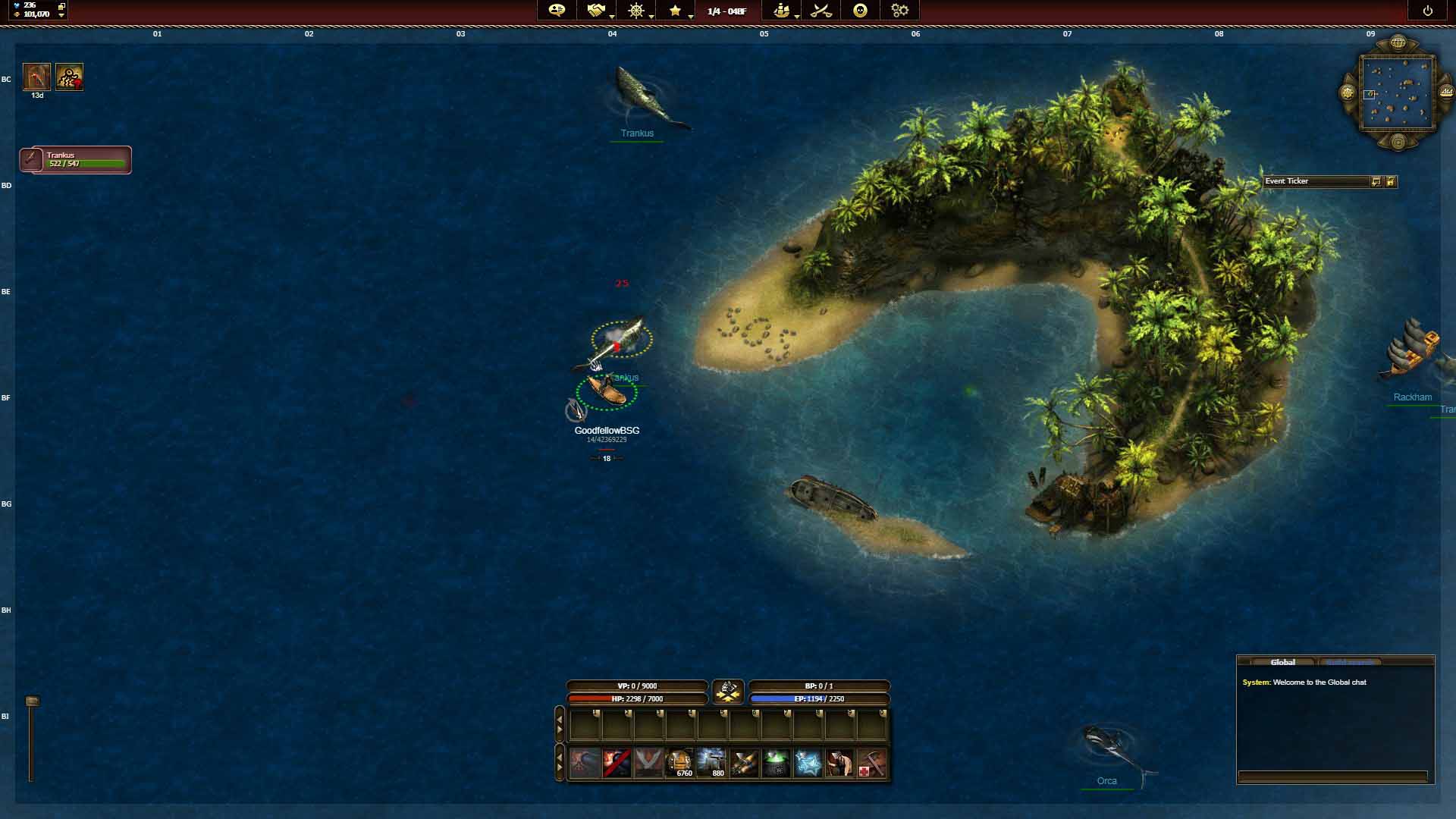
Task: Use the armor plates item showing 6760
Action: (680, 763)
